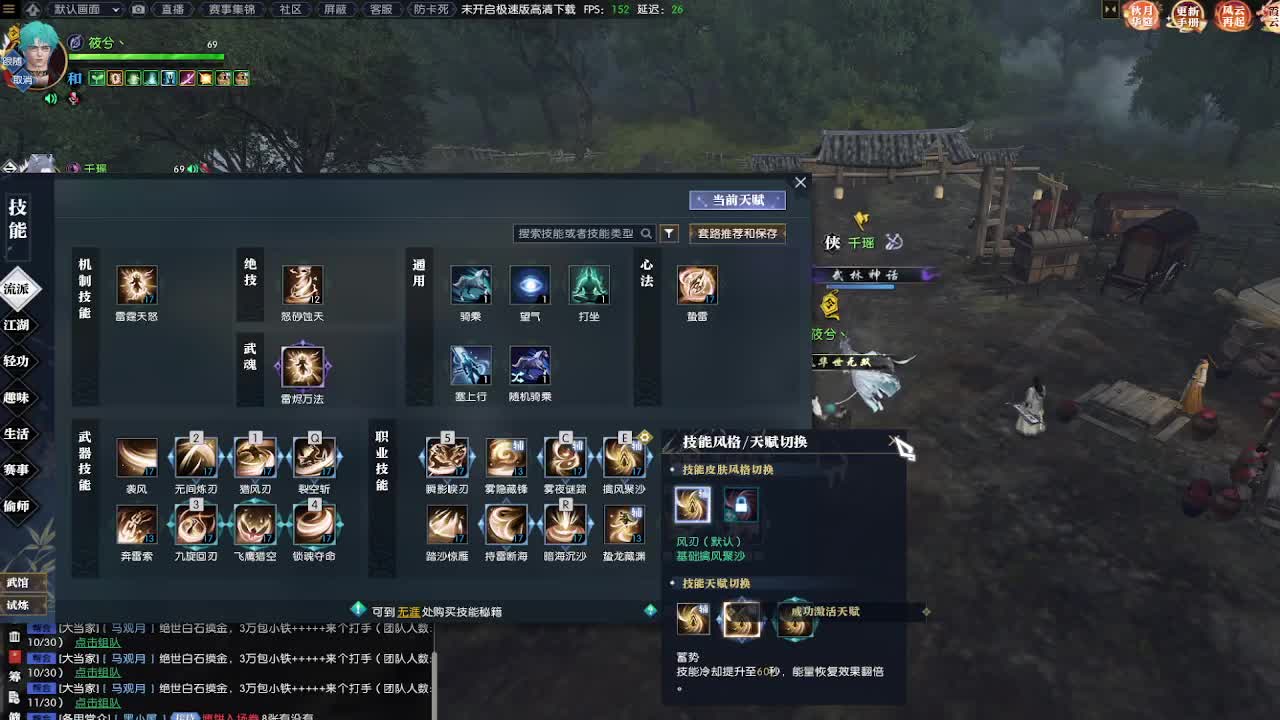Select the 骑乘 mount icon under 通用
1280x720 pixels.
pos(470,285)
